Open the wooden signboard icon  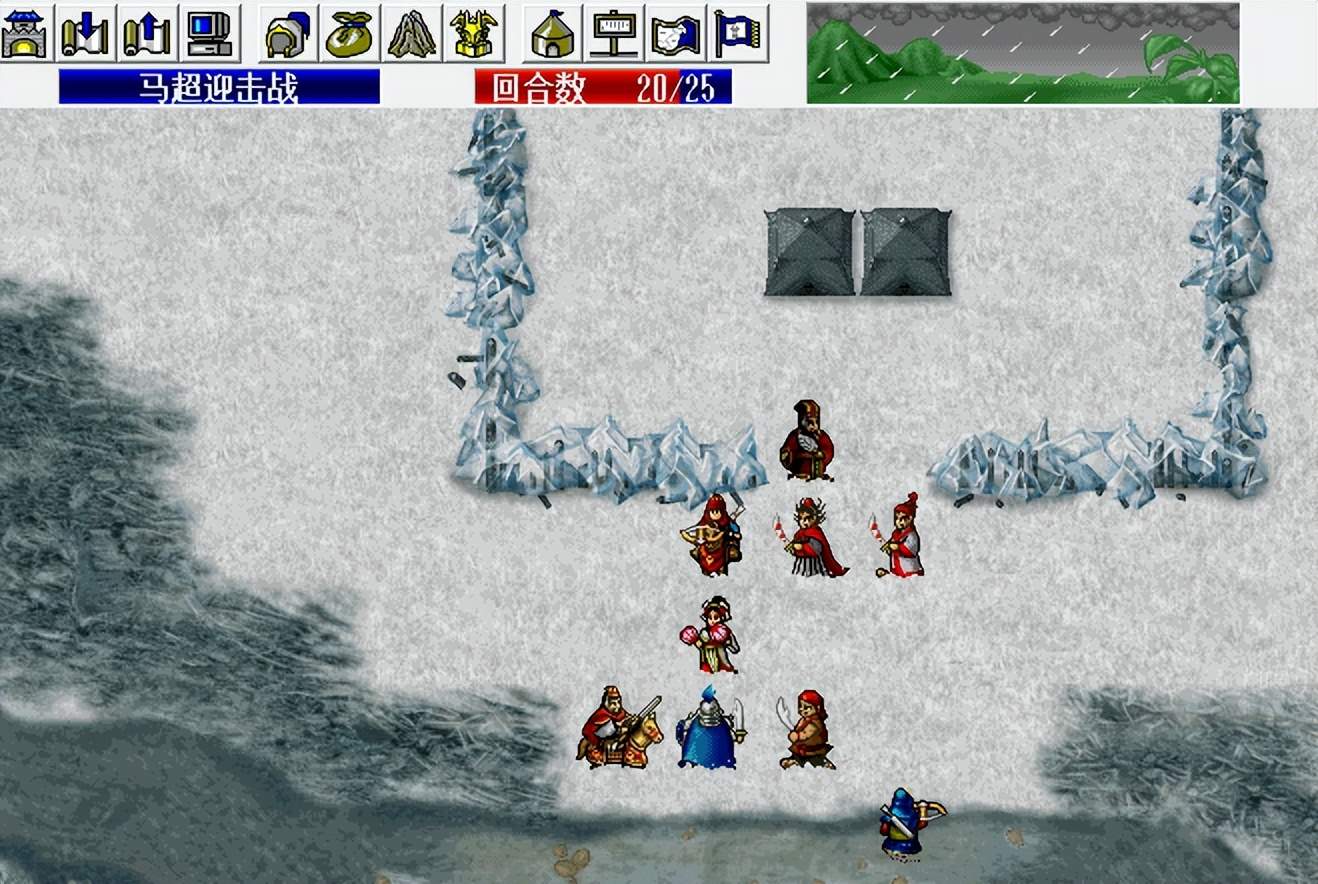[615, 33]
